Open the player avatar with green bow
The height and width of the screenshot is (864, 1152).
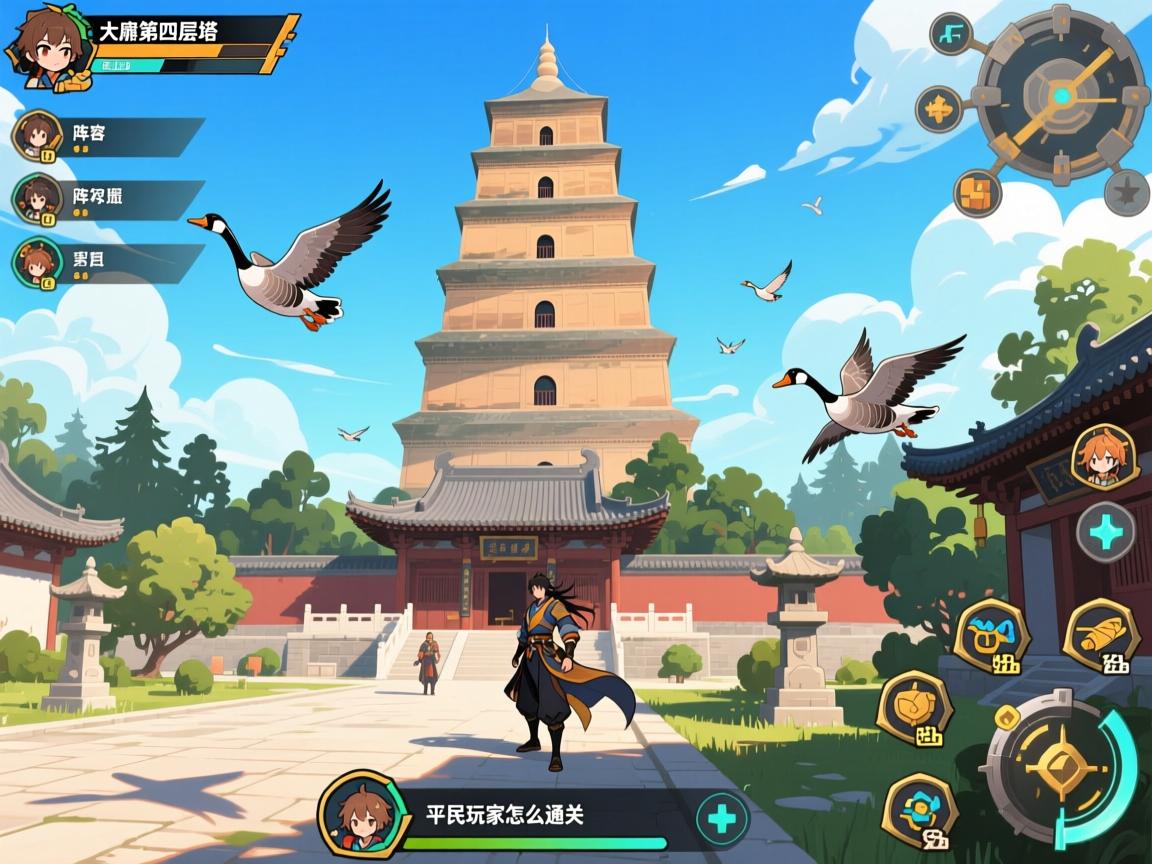coord(46,45)
